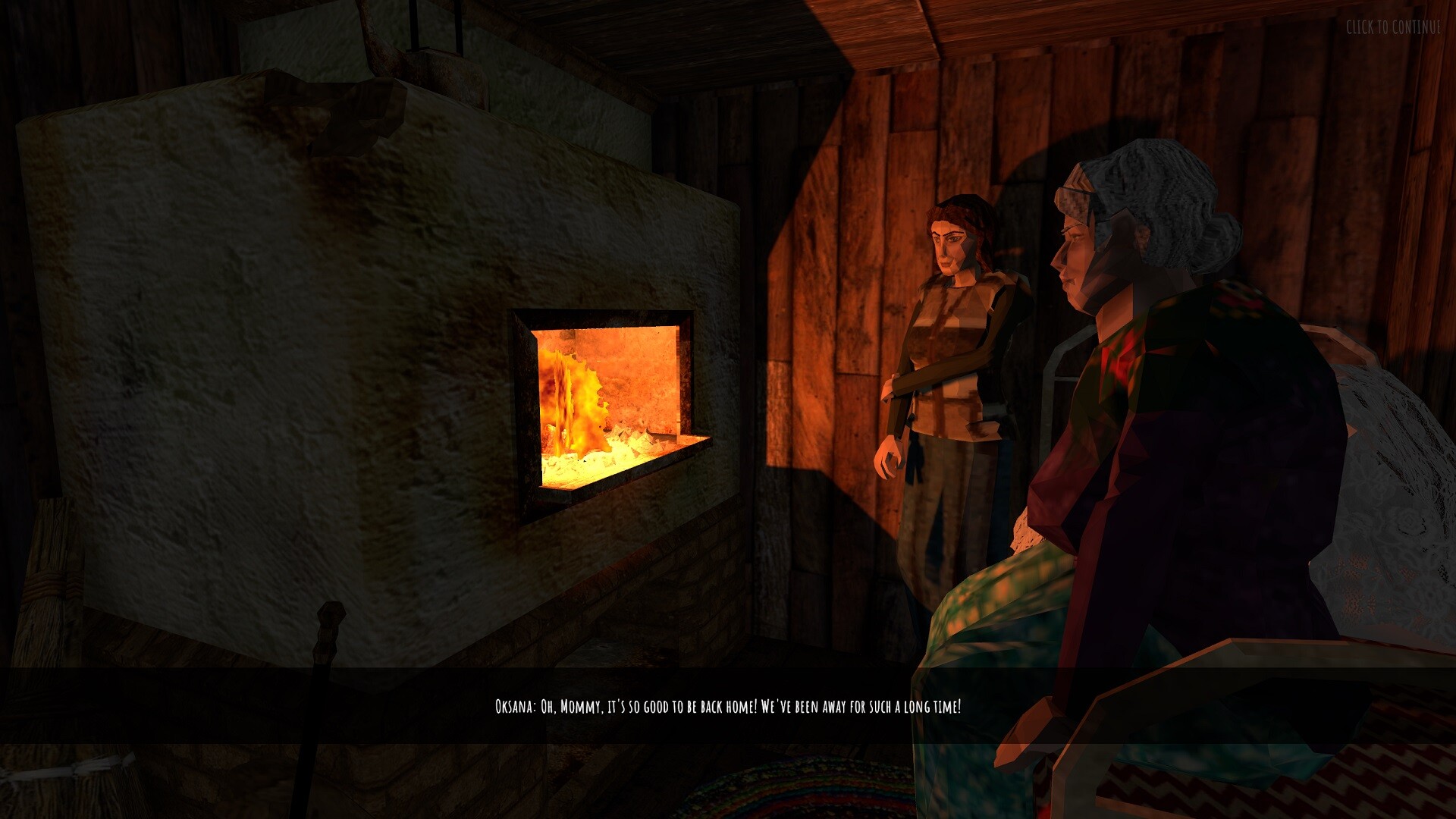This screenshot has height=819, width=1456.
Task: Click the white clay stove
Action: (265, 303)
